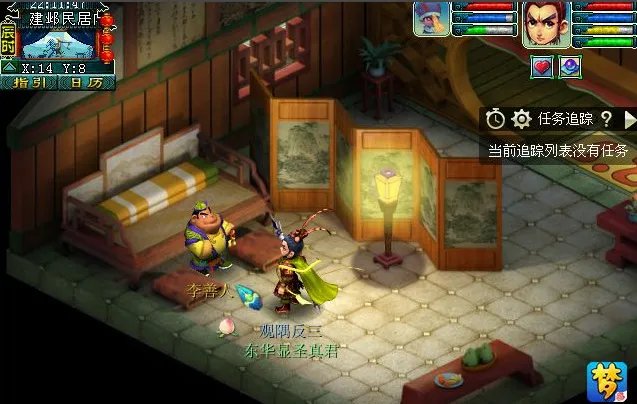Open quest tracker gear settings
This screenshot has height=404, width=637.
click(x=520, y=119)
